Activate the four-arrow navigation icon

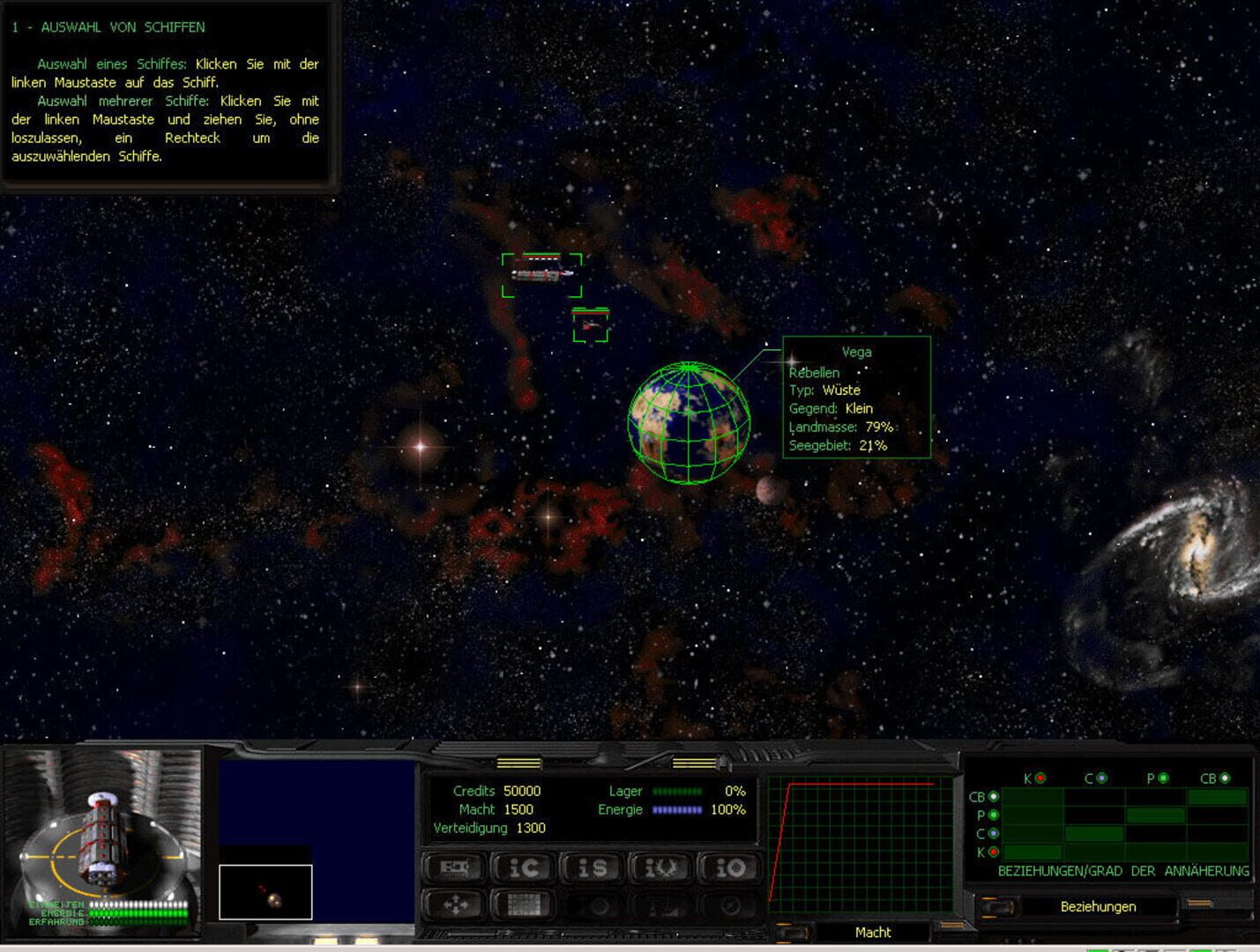454,903
